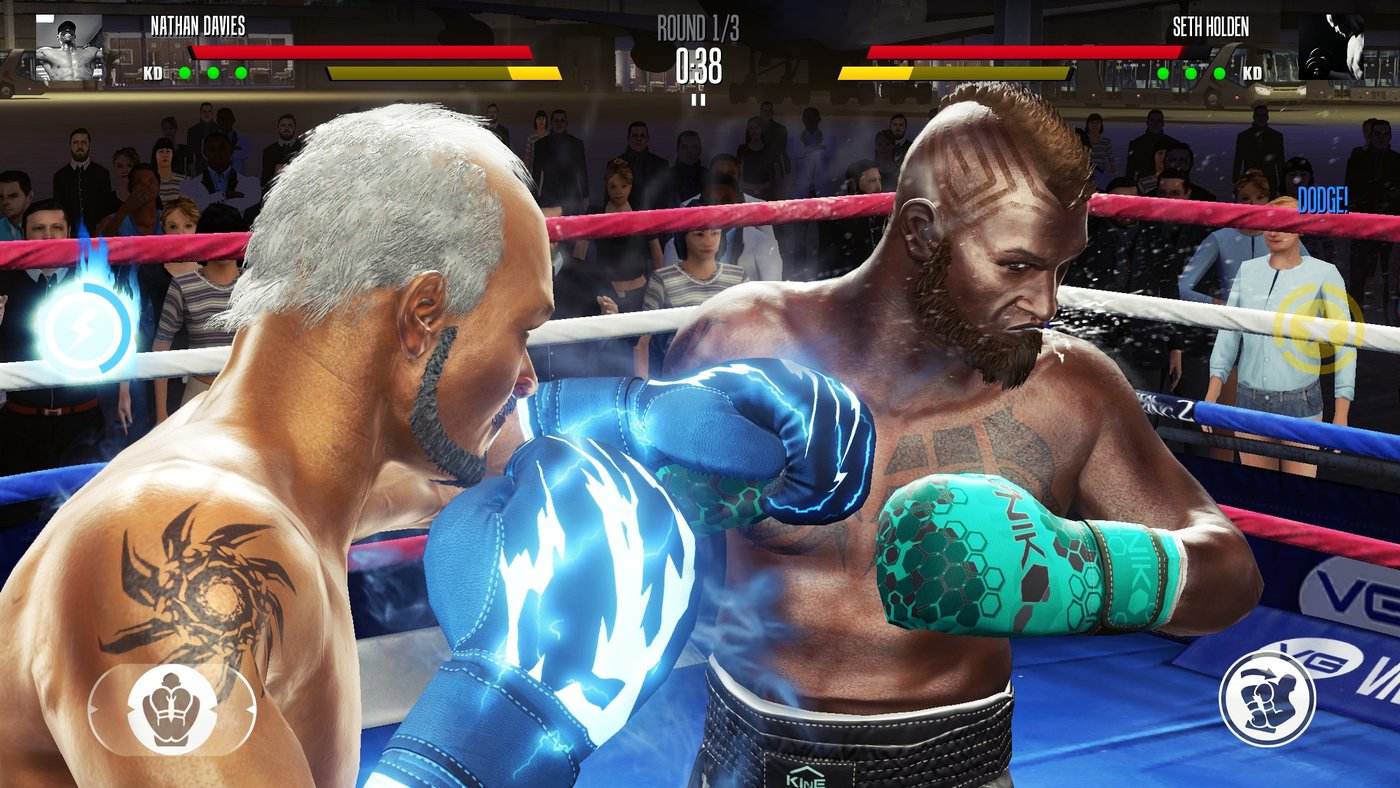Select Seth Holden's fighter portrait
Screen dimensions: 1400x788
tap(1331, 47)
